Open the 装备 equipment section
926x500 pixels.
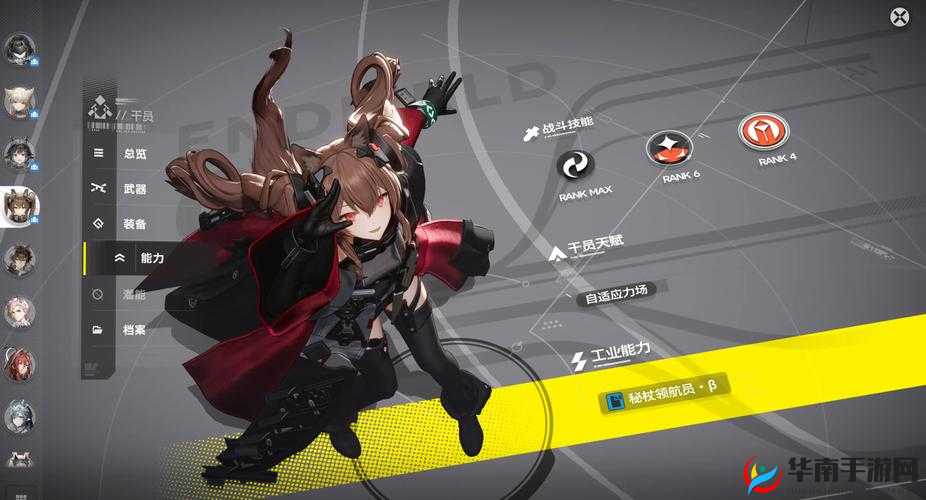133,223
